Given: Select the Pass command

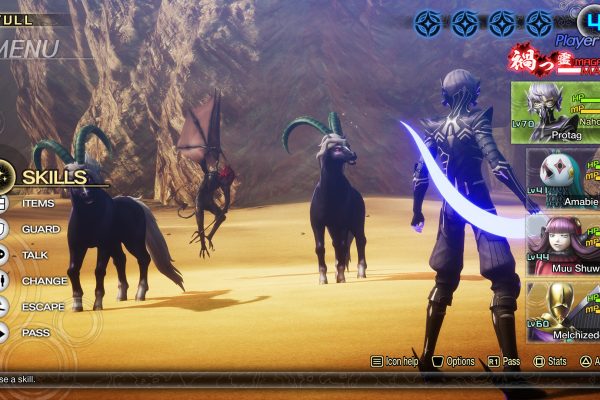Looking at the screenshot, I should pyautogui.click(x=36, y=332).
